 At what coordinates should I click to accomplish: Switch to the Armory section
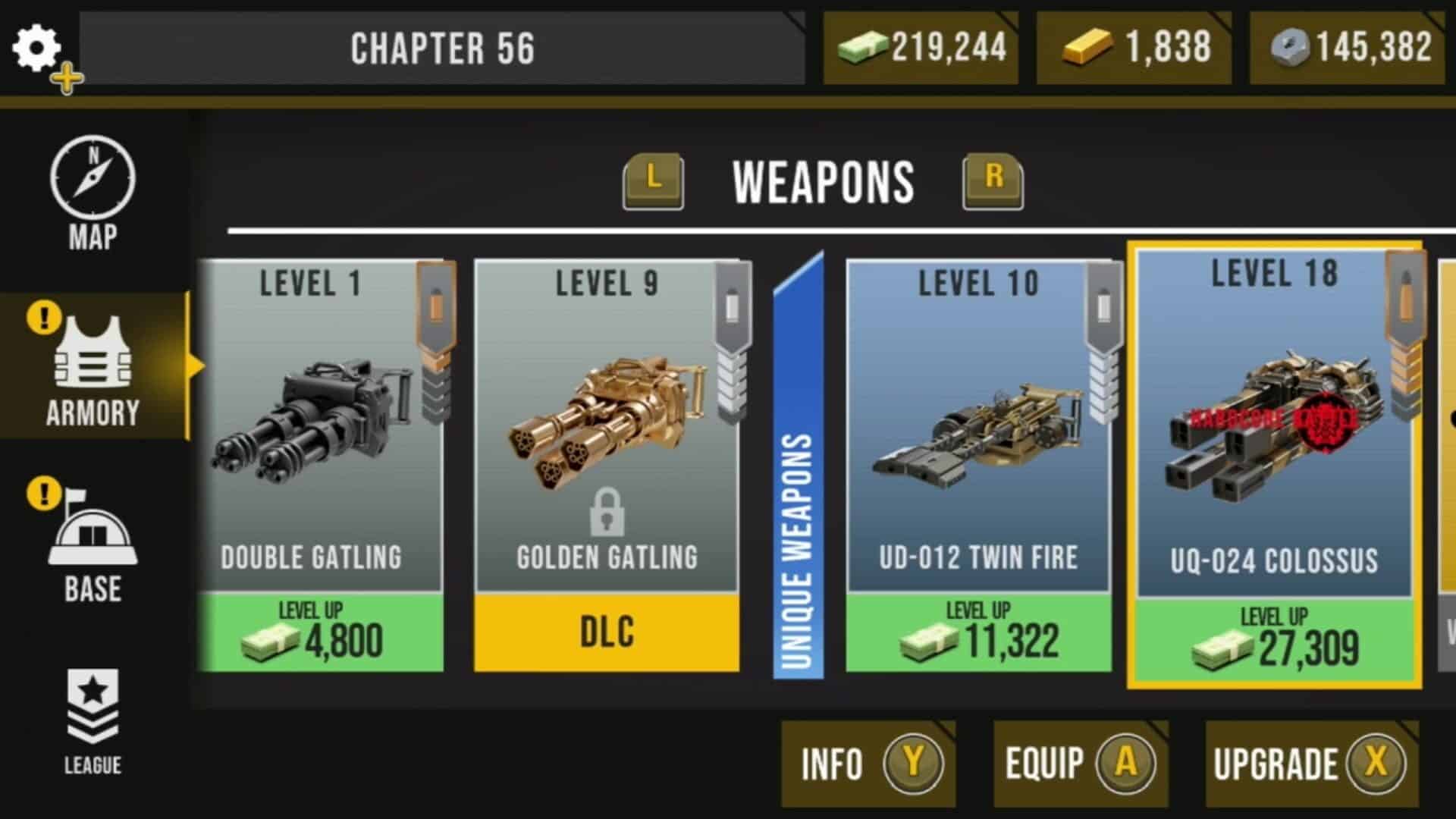[x=93, y=369]
